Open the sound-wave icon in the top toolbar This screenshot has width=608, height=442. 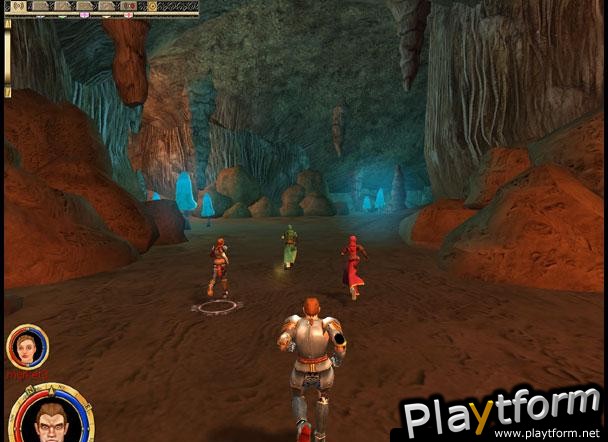coord(17,6)
